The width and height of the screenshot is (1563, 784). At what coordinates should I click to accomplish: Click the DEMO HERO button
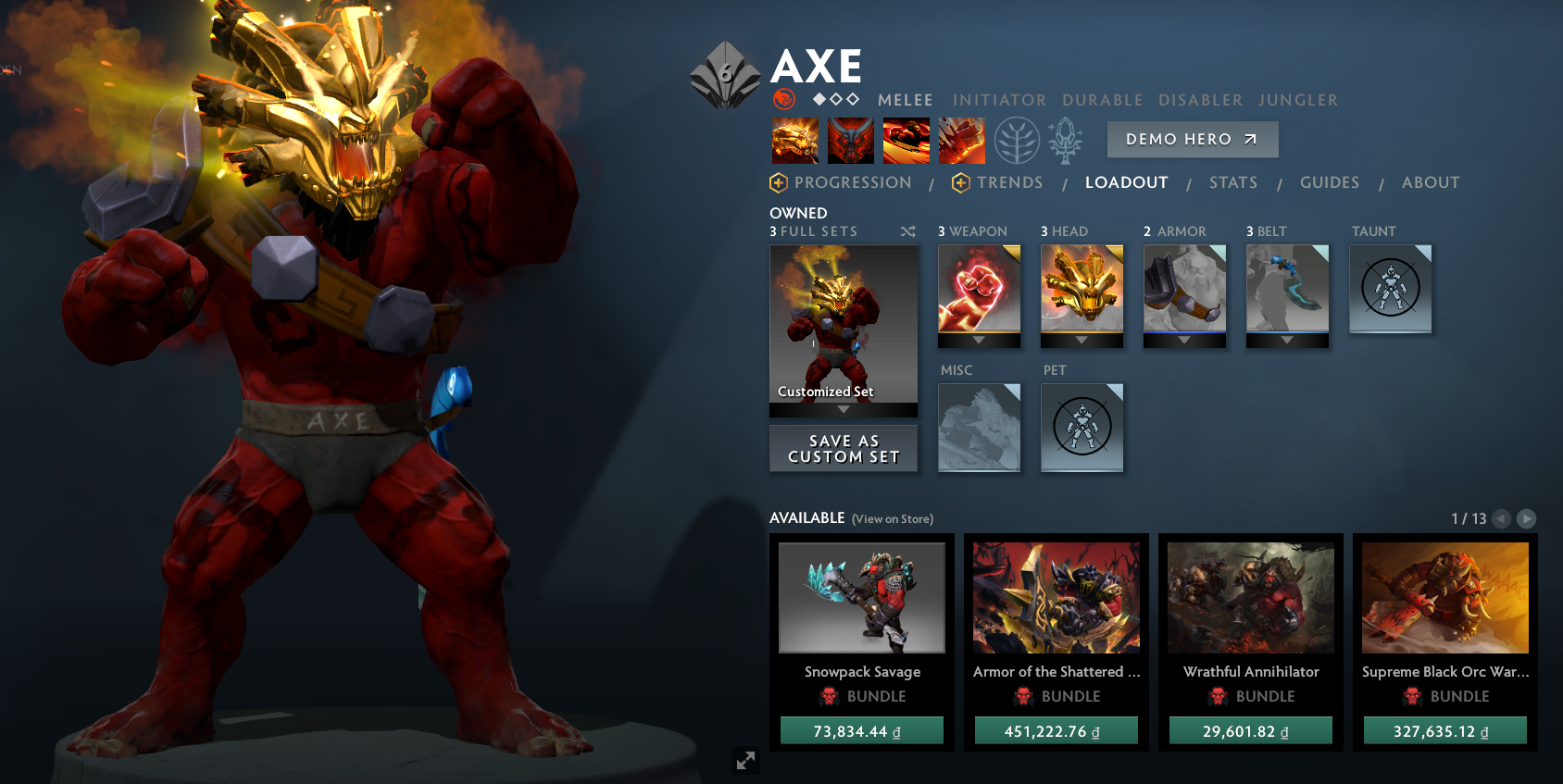pyautogui.click(x=1193, y=140)
